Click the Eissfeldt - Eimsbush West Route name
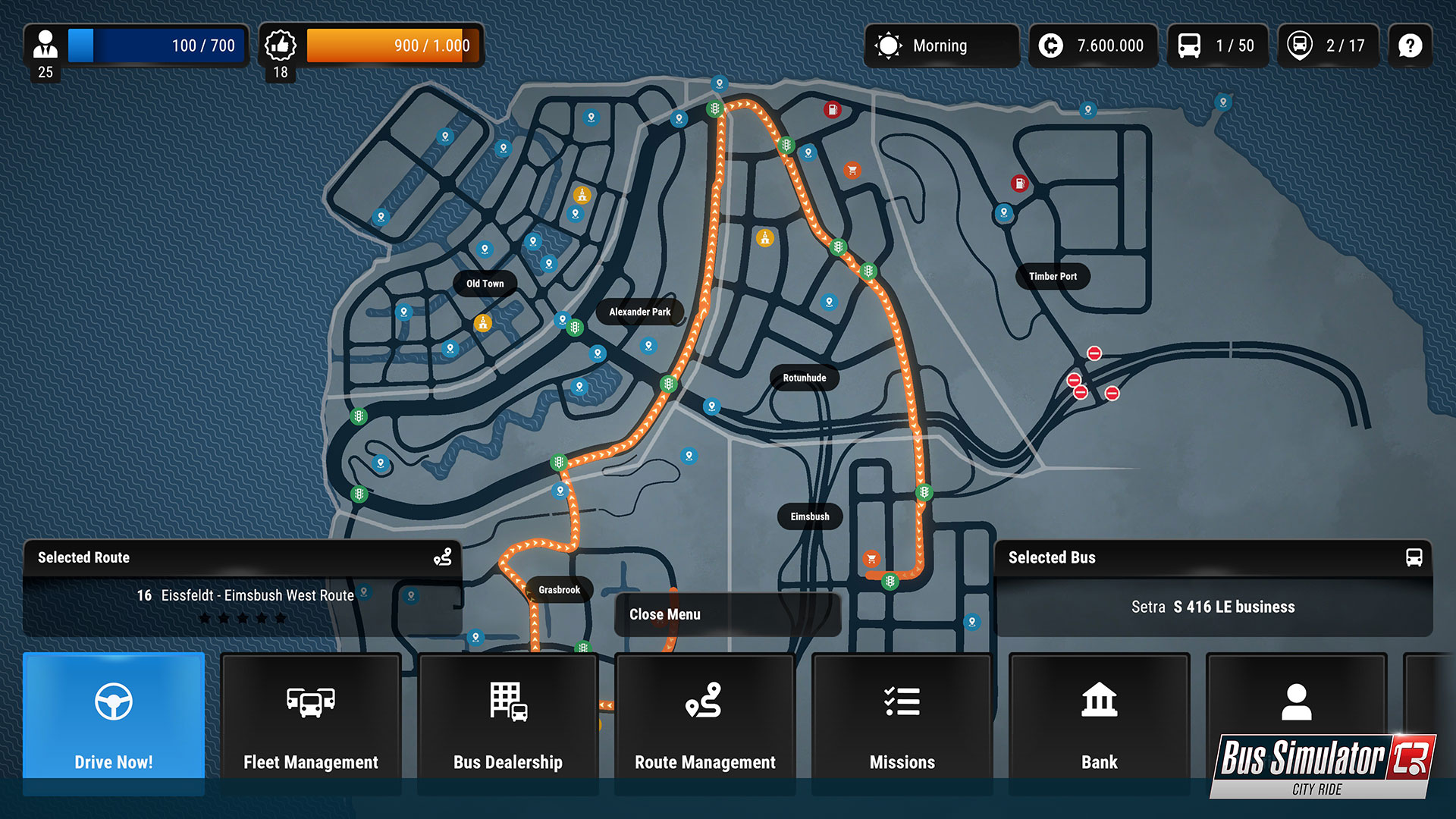Screen dimensions: 1456x819 (258, 595)
